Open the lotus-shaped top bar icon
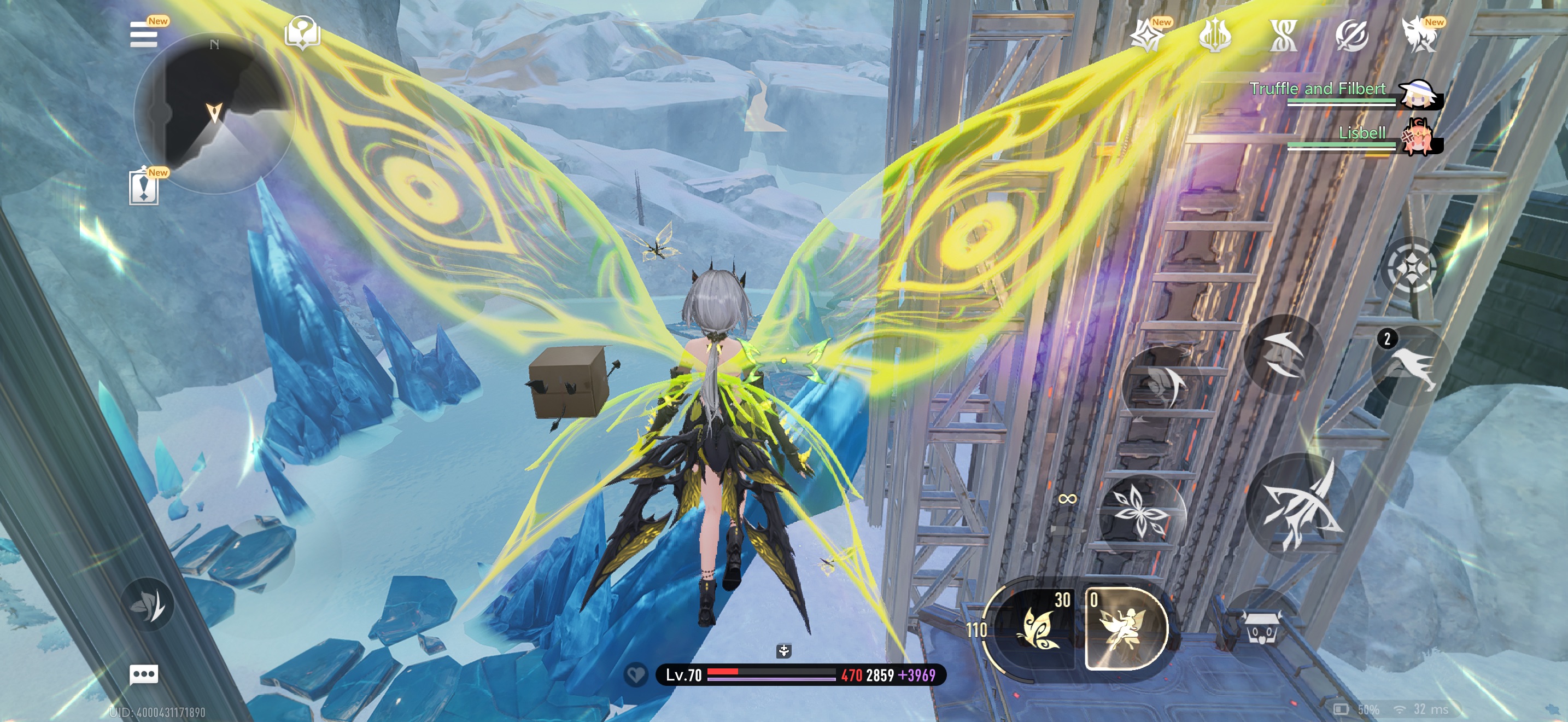The height and width of the screenshot is (722, 1568). (x=1214, y=36)
